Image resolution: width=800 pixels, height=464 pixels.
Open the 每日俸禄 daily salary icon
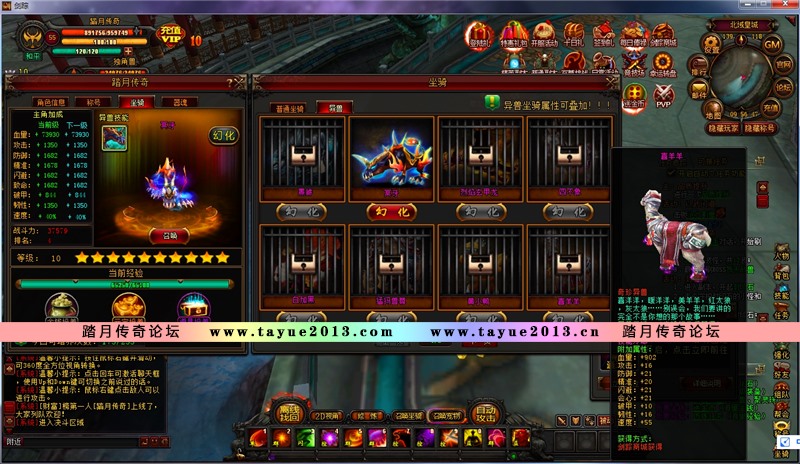point(634,38)
